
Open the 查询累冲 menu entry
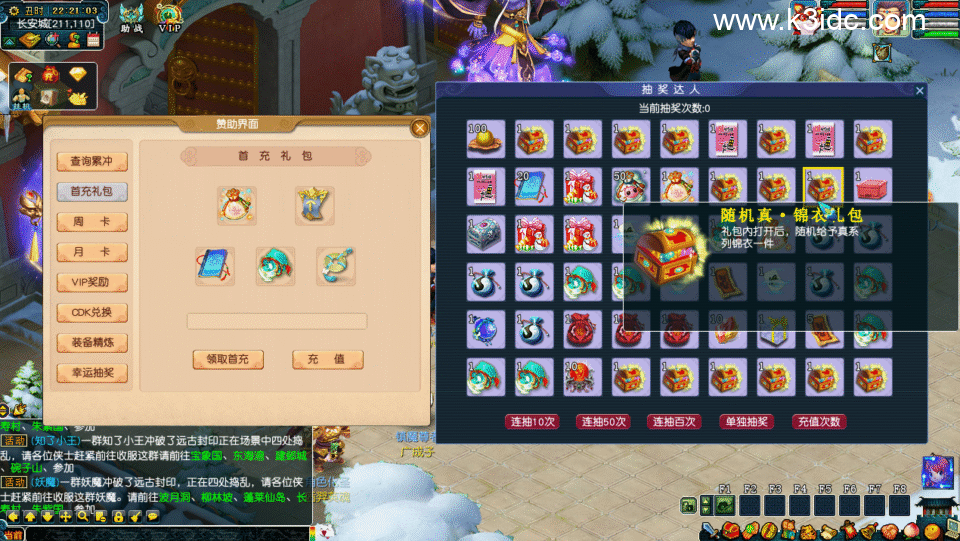92,161
